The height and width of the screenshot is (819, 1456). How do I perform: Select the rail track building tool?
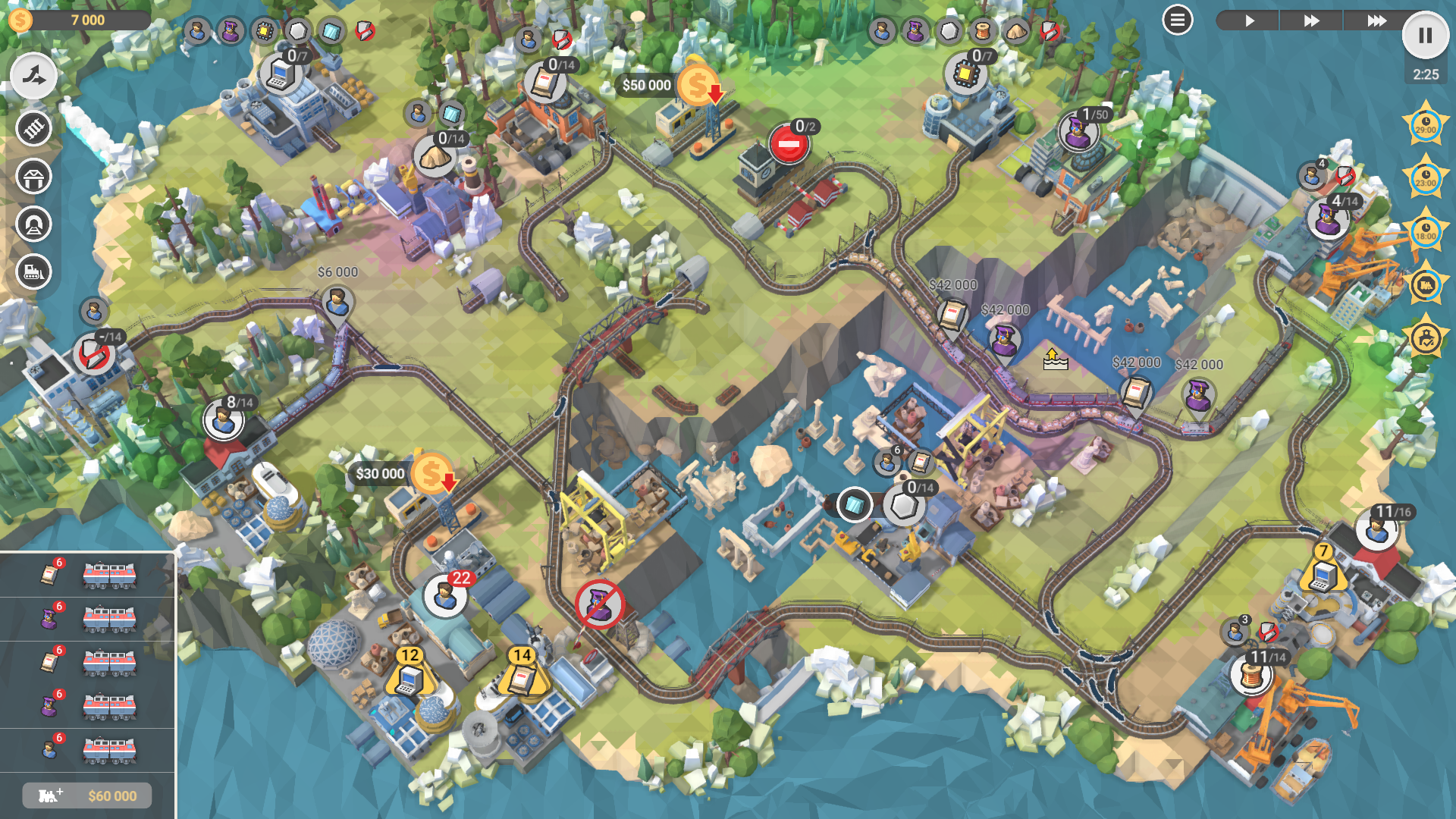tap(33, 128)
